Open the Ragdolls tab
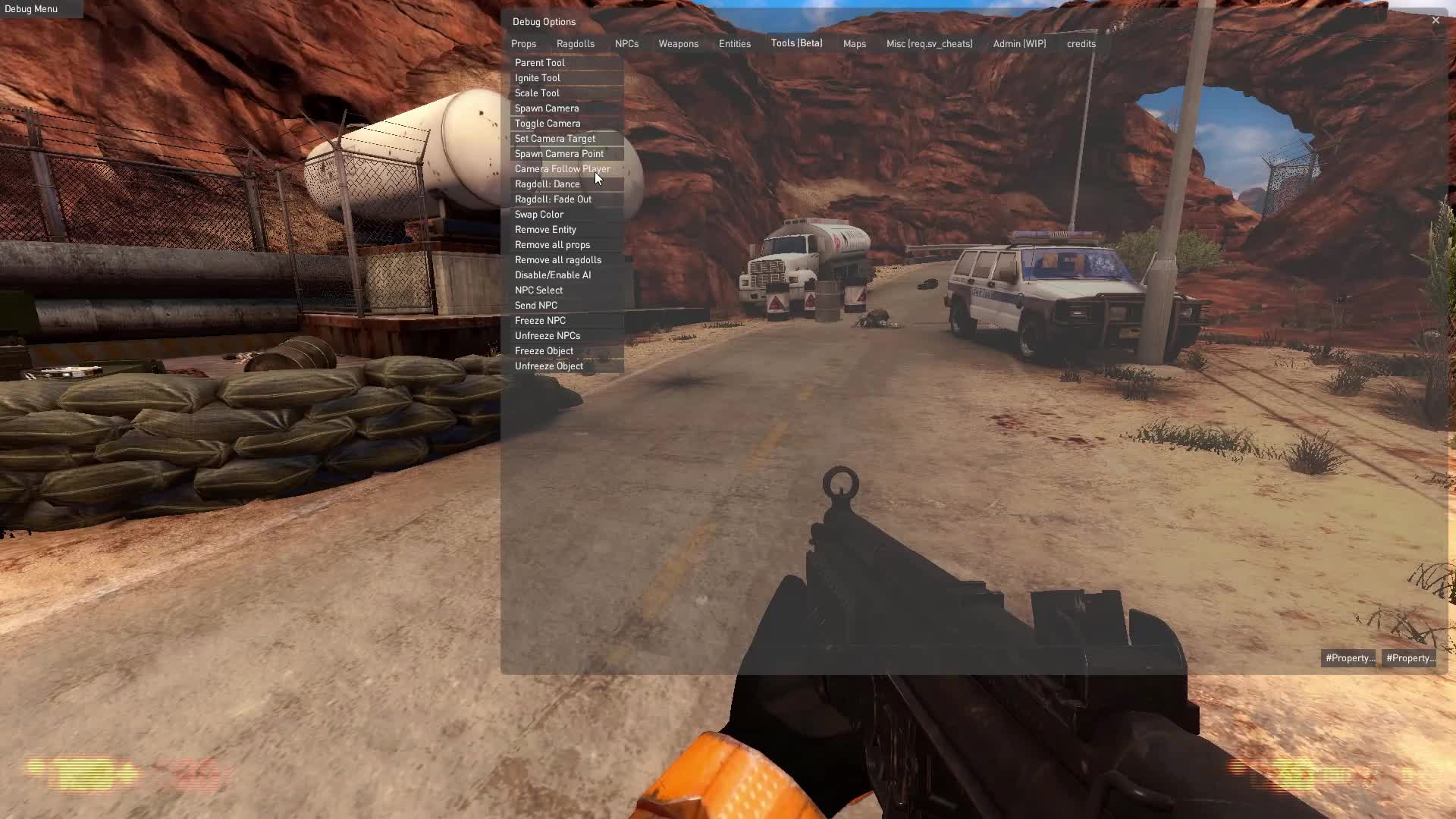 pyautogui.click(x=575, y=43)
